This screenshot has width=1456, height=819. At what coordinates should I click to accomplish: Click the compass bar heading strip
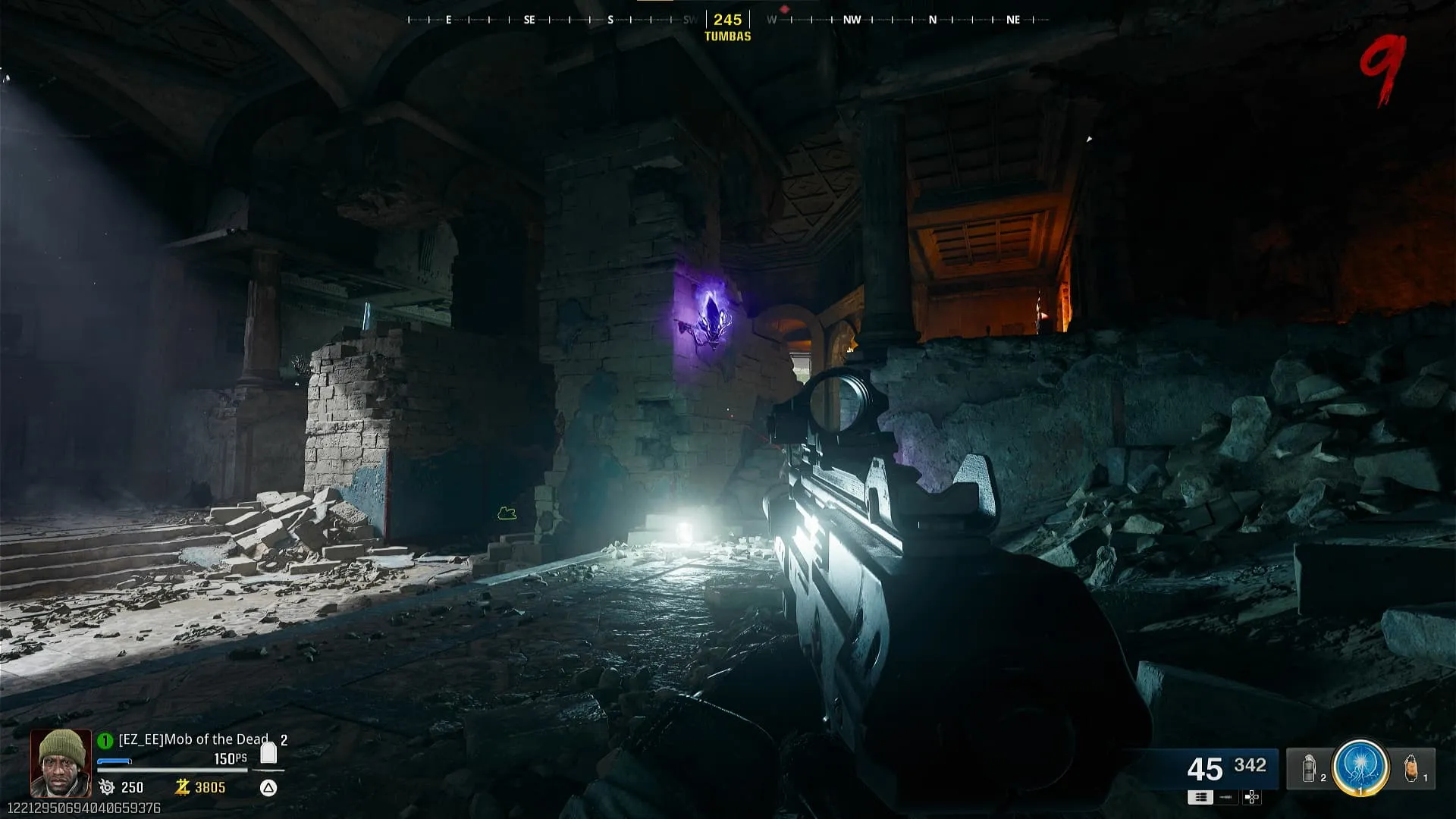click(728, 20)
